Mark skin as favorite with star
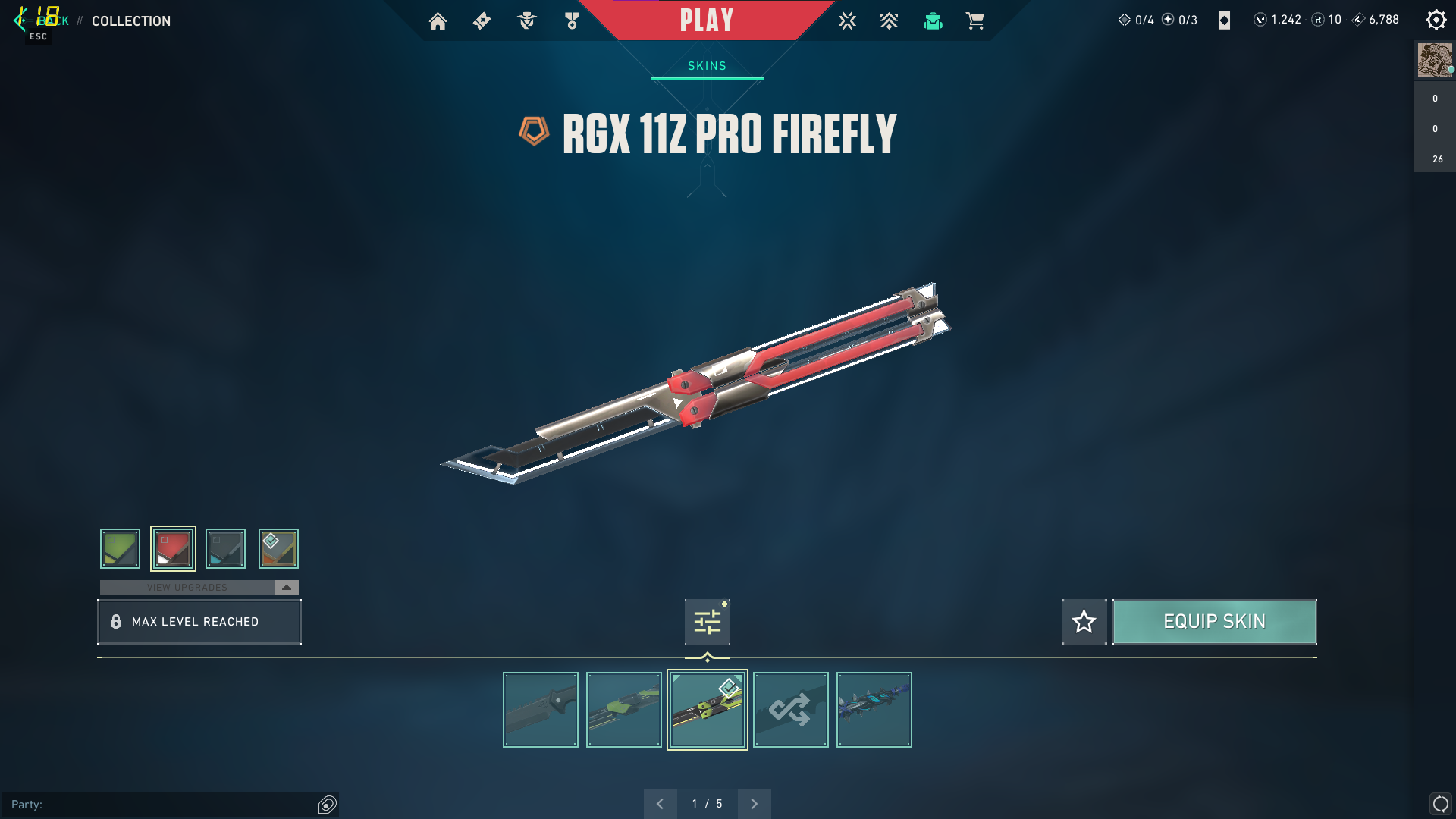1456x819 pixels. point(1084,622)
